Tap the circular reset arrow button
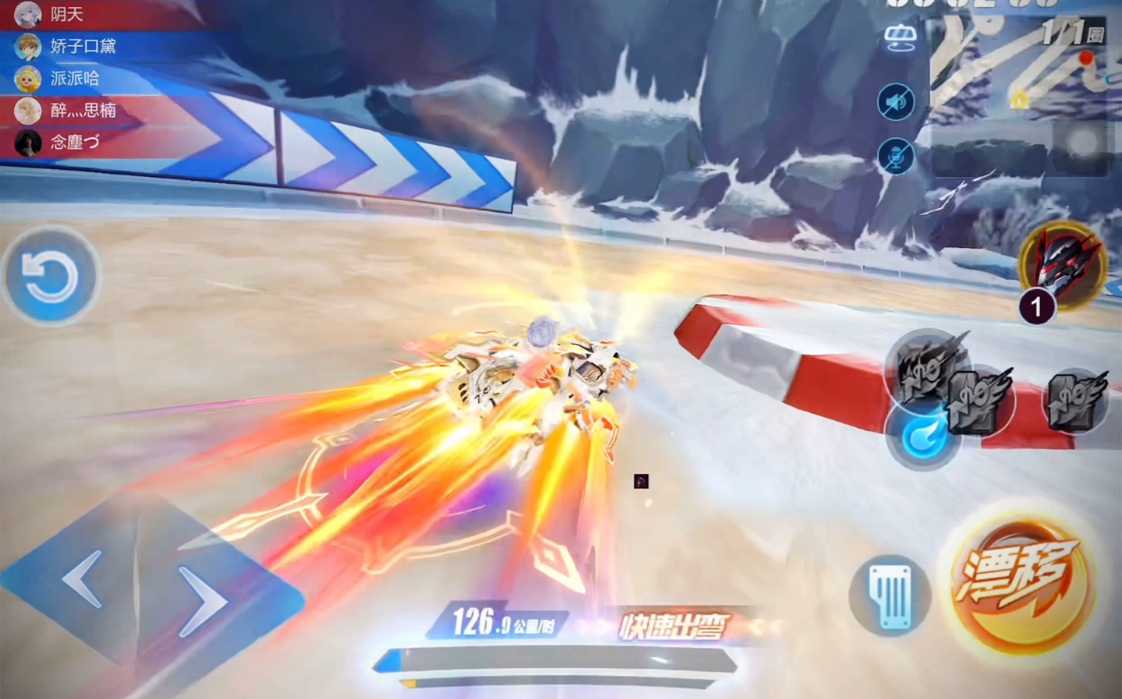 click(x=50, y=277)
